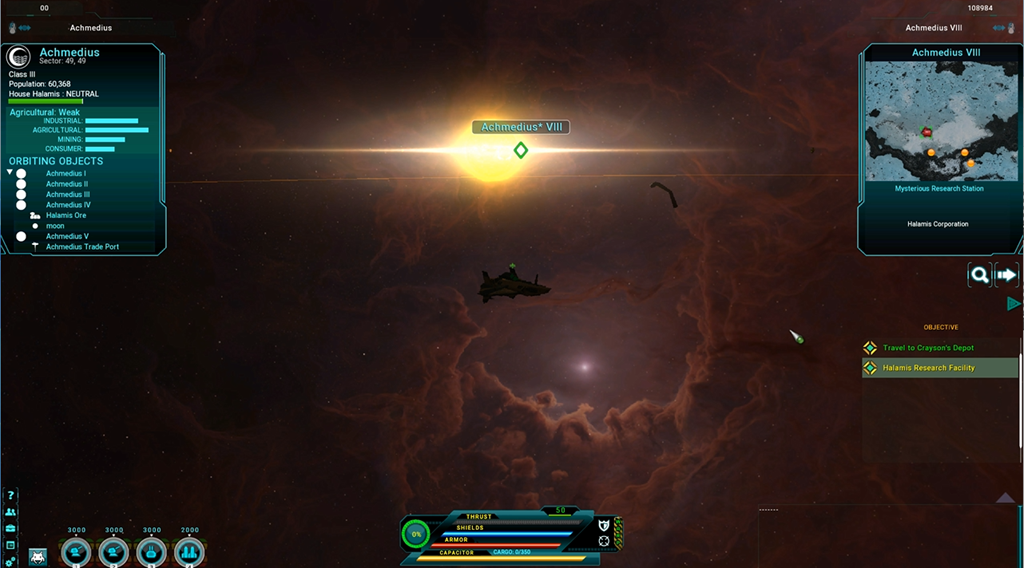1024x568 pixels.
Task: Collapse the orbiting objects tree arrow
Action: 10,173
